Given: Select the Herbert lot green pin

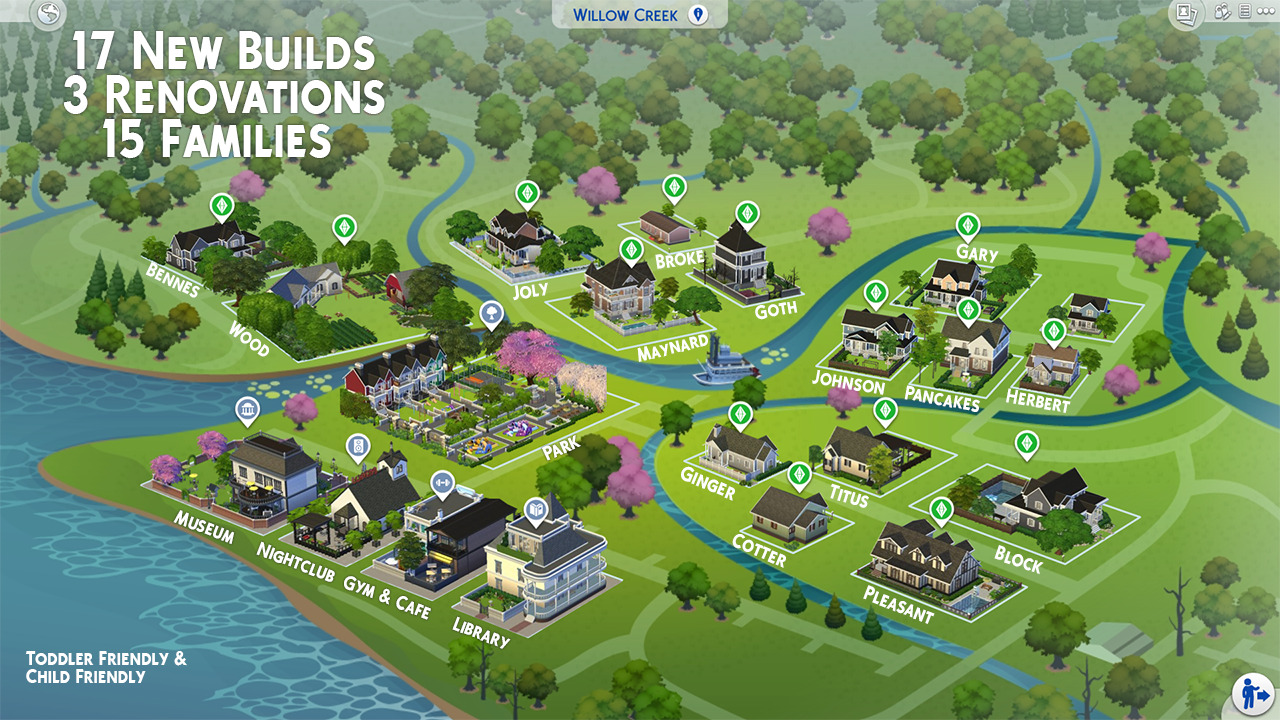Looking at the screenshot, I should (x=1053, y=331).
